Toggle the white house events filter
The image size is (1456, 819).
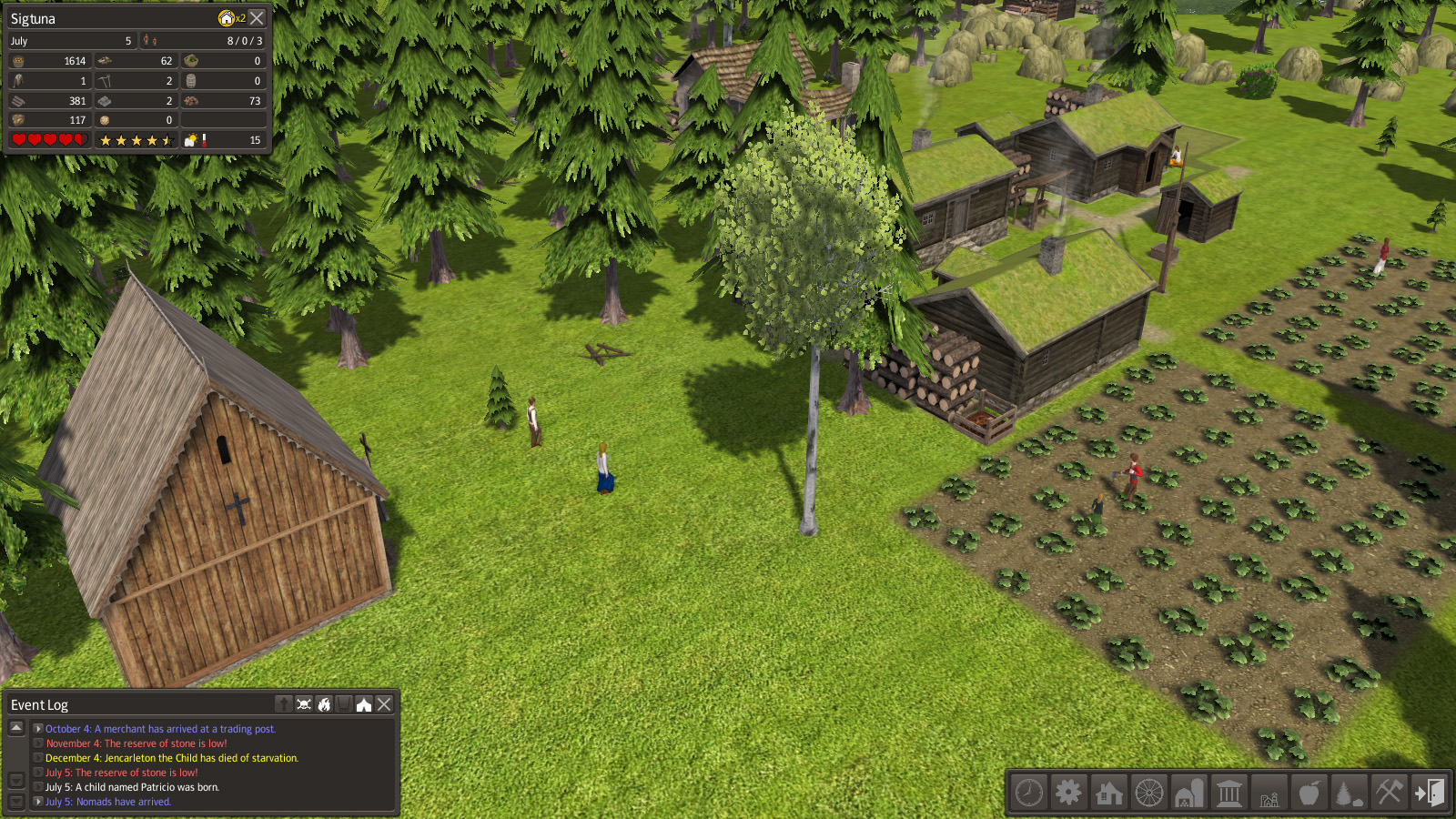point(364,704)
